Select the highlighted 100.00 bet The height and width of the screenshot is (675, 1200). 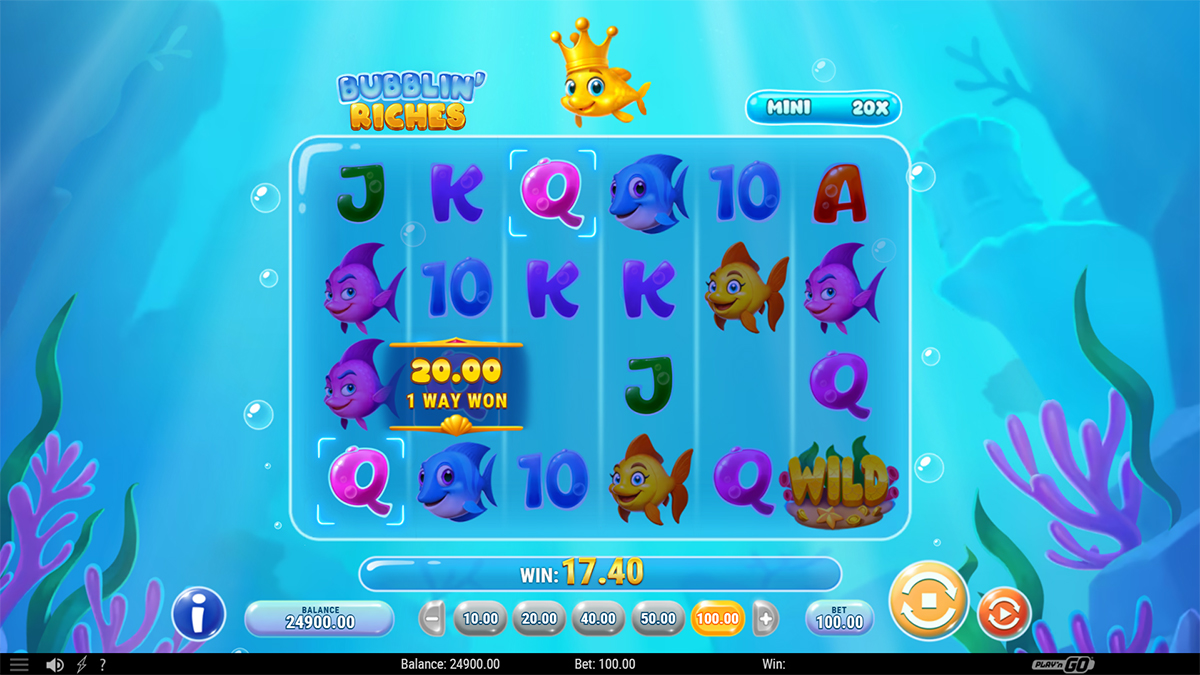point(718,618)
